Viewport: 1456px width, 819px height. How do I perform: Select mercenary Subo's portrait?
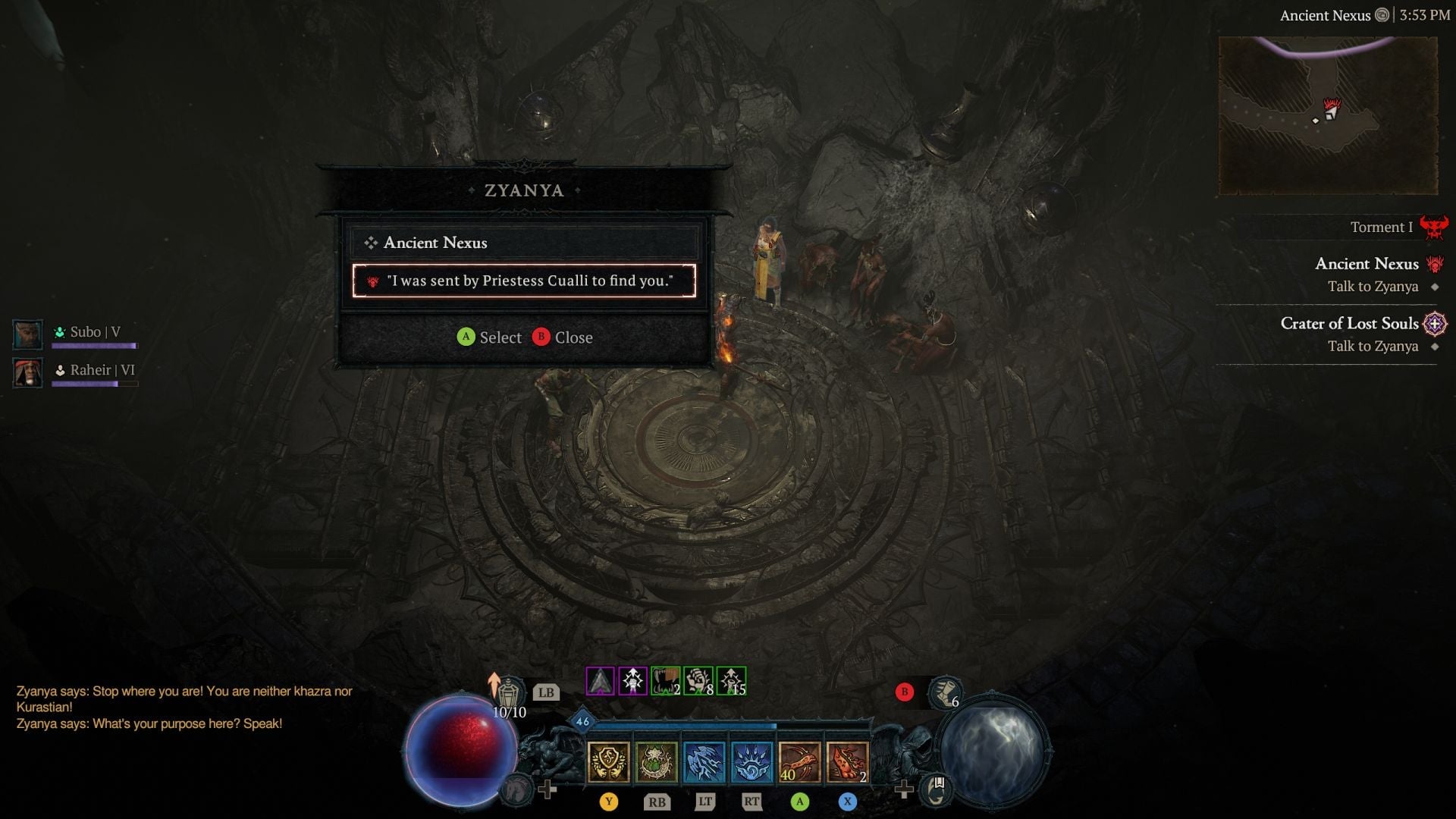(x=28, y=333)
